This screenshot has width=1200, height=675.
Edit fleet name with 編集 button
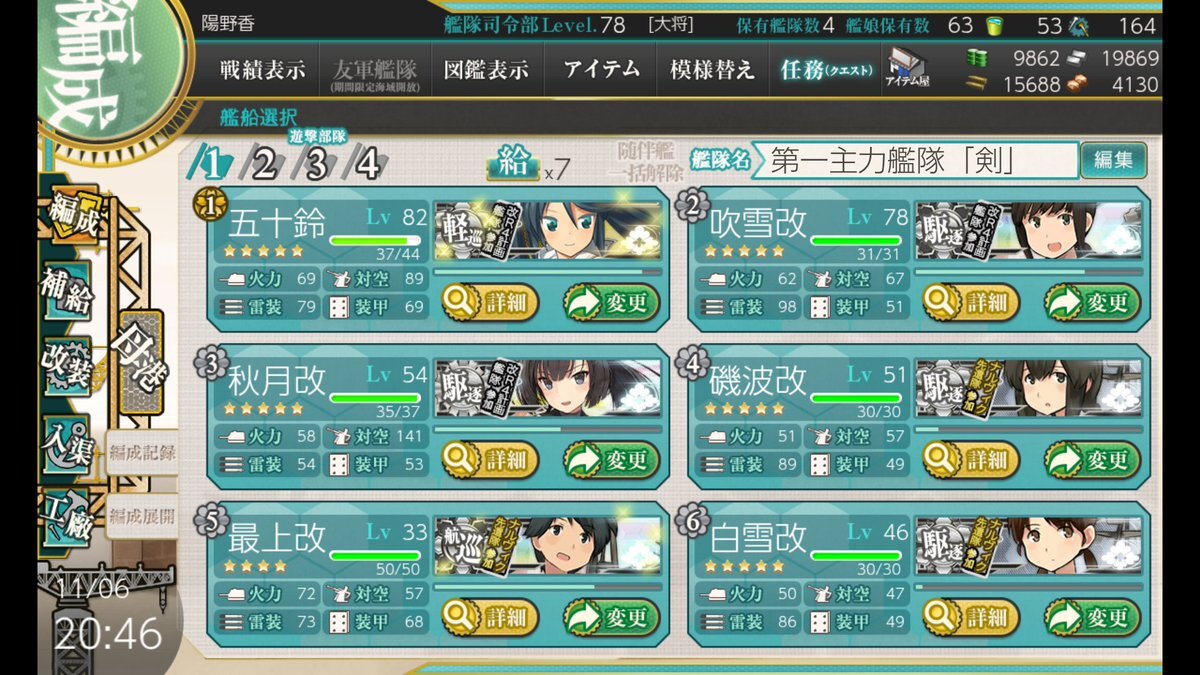1113,160
